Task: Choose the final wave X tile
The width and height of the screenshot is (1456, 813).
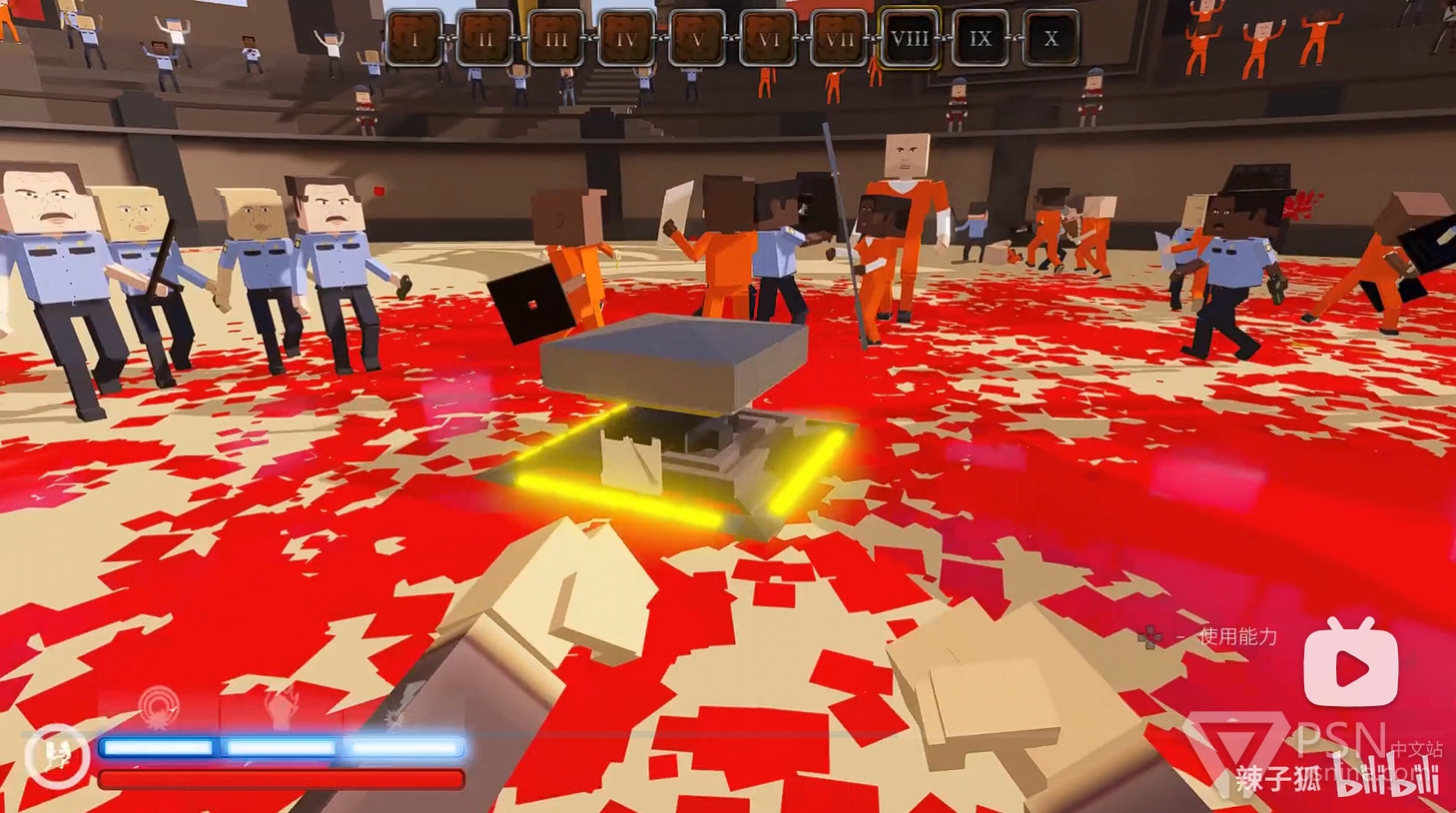Action: pos(1051,39)
